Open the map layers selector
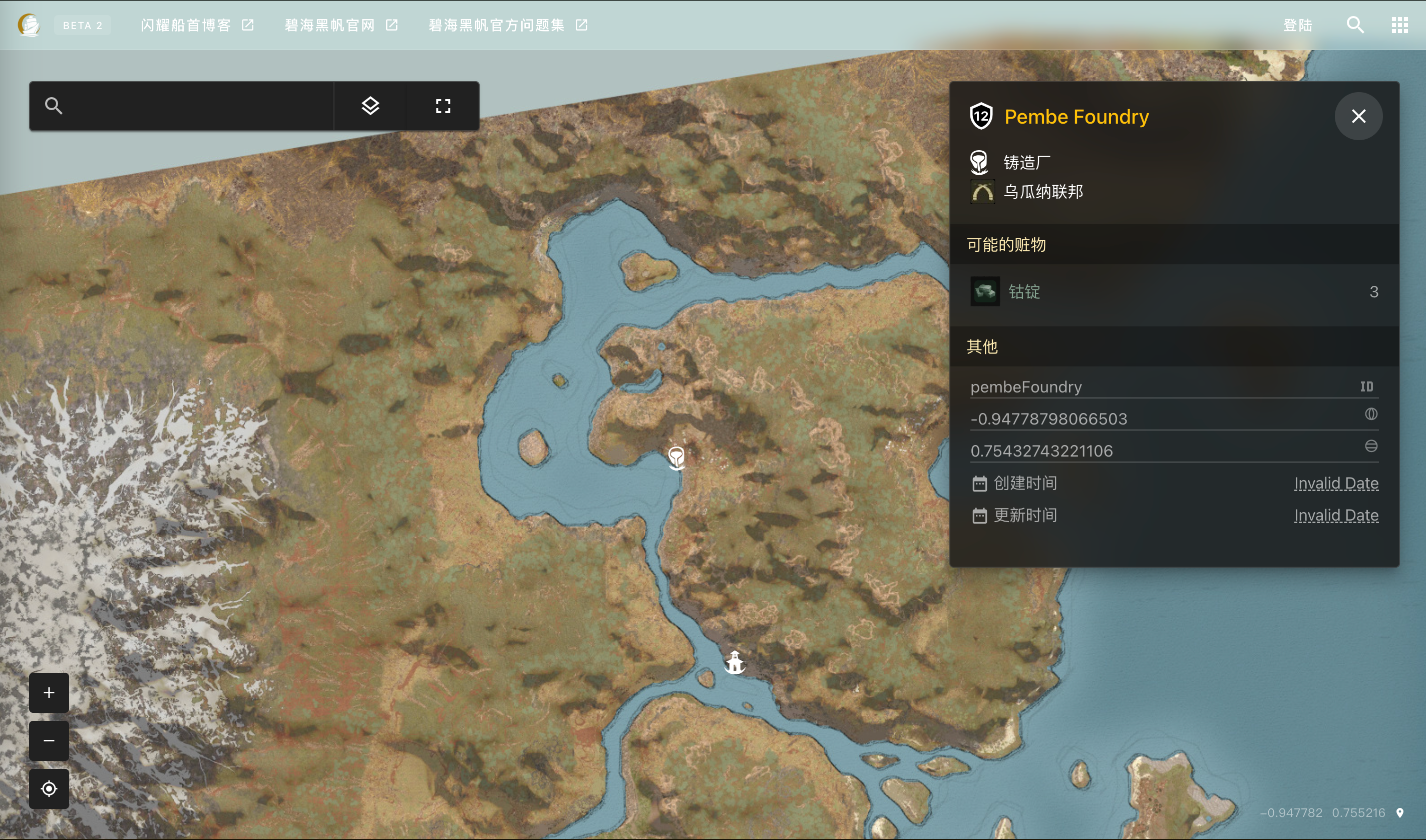 click(370, 106)
